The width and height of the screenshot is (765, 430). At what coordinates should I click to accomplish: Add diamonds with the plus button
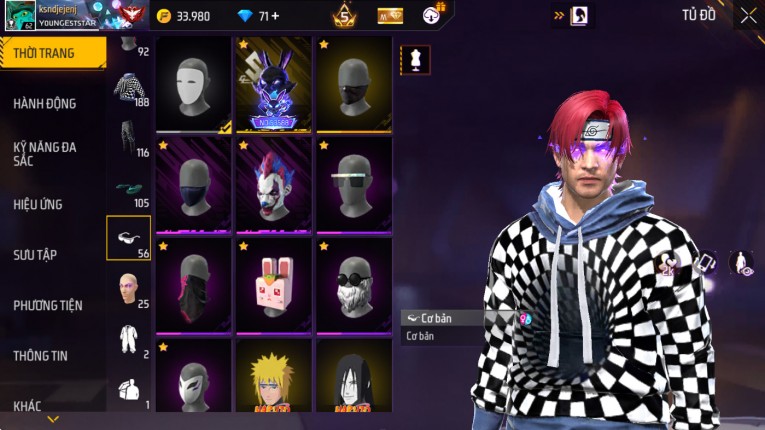[275, 16]
